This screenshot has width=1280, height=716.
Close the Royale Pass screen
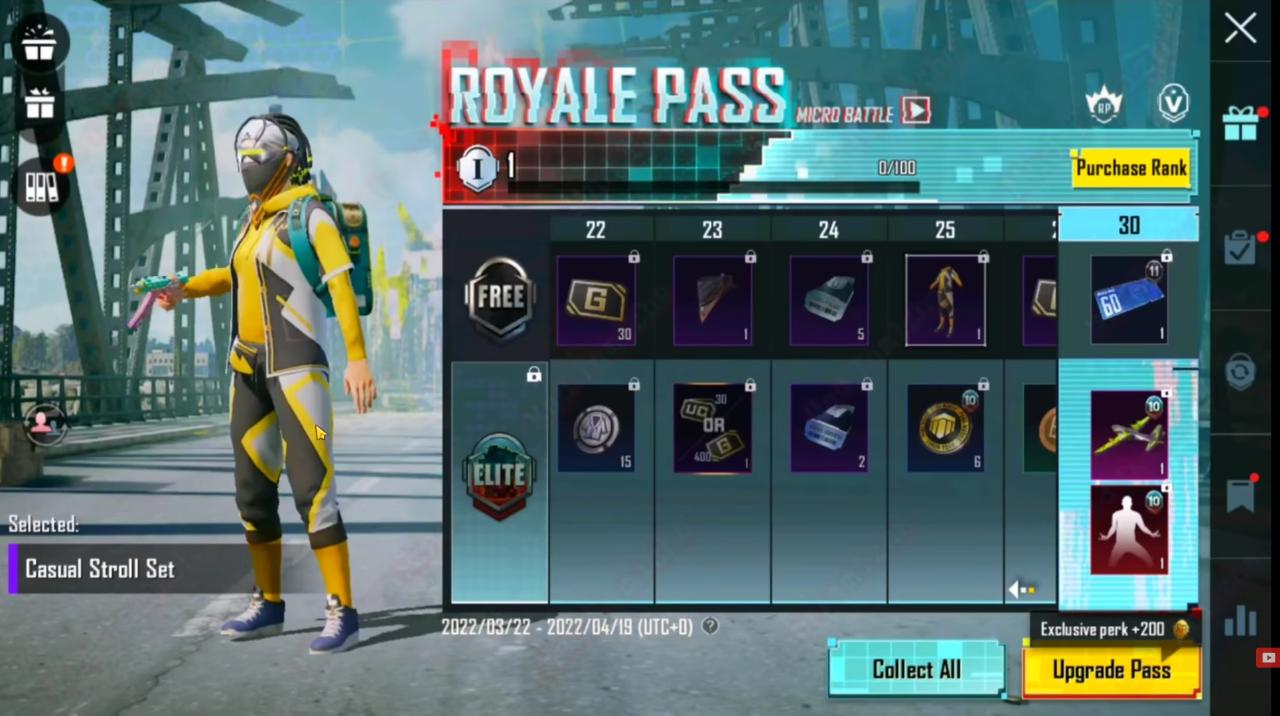pos(1240,28)
